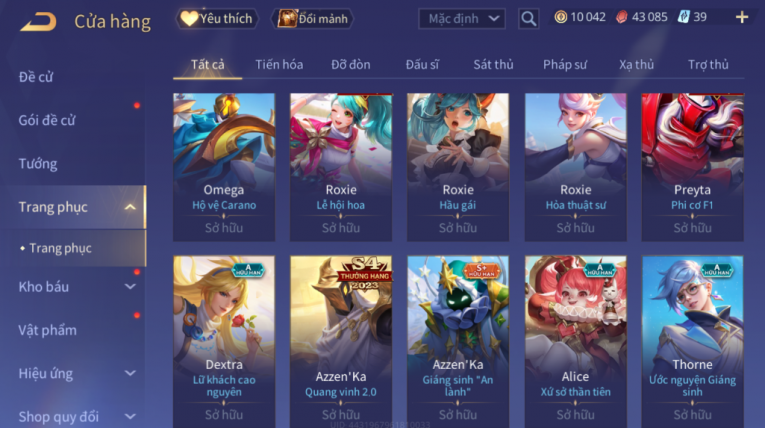Image resolution: width=765 pixels, height=428 pixels.
Task: Select the Omega Hộ vệ Carano skin card
Action: tap(224, 165)
